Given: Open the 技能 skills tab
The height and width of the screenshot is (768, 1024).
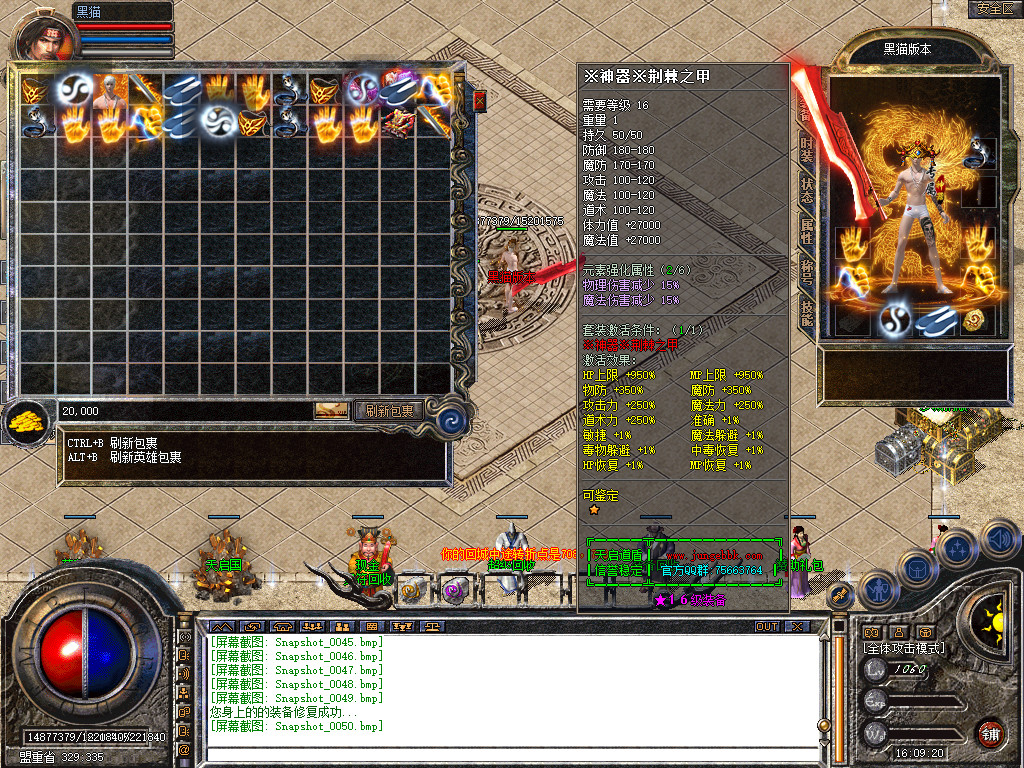Looking at the screenshot, I should [x=806, y=313].
